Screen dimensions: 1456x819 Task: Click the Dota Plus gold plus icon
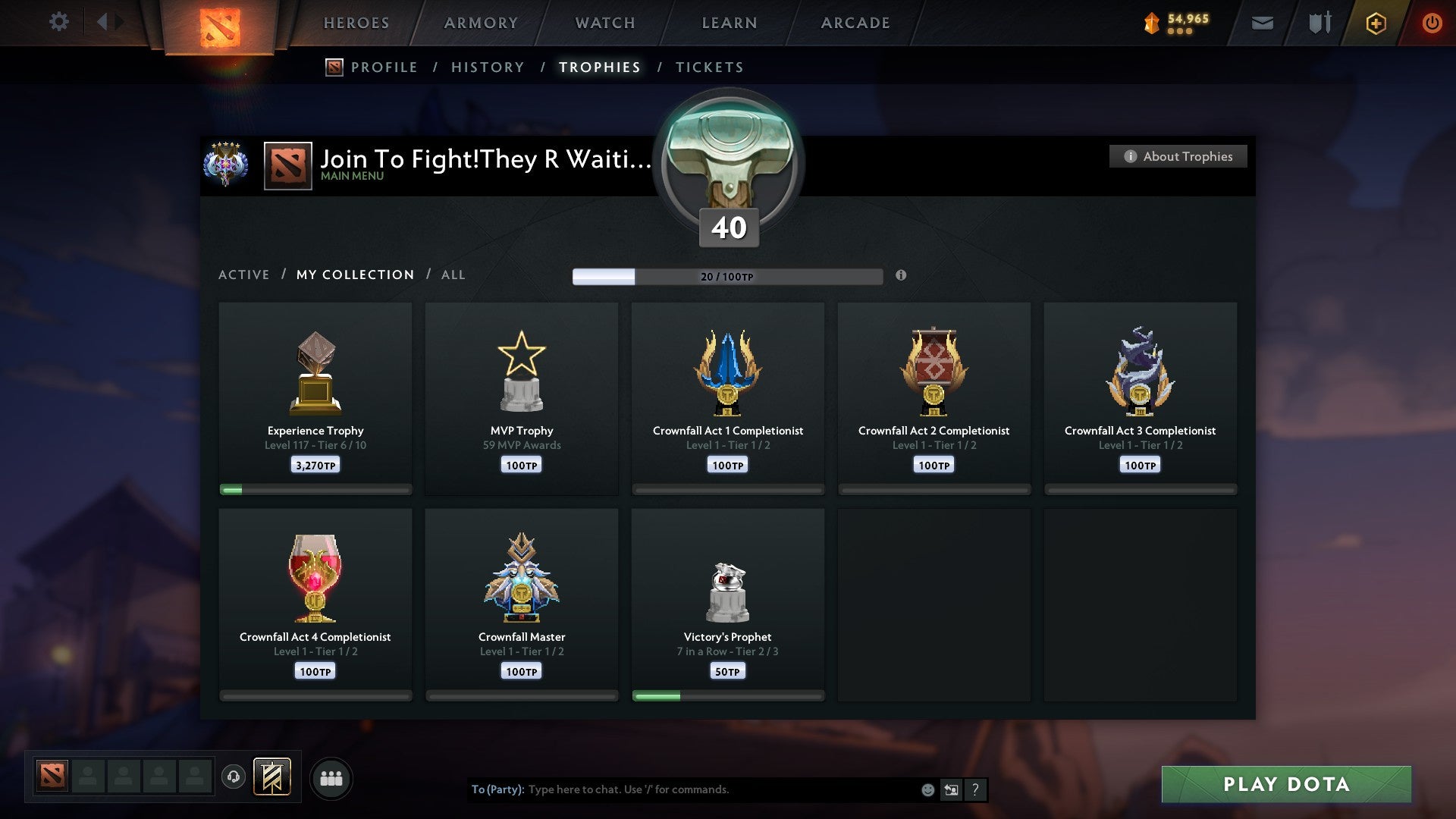1376,23
